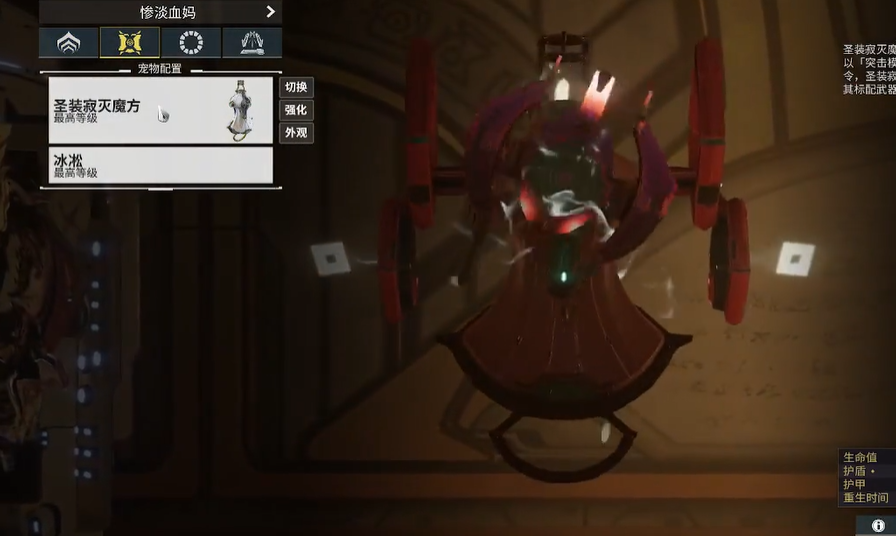Screen dimensions: 896x536
Task: Select the yellow companion tab
Action: (x=130, y=43)
